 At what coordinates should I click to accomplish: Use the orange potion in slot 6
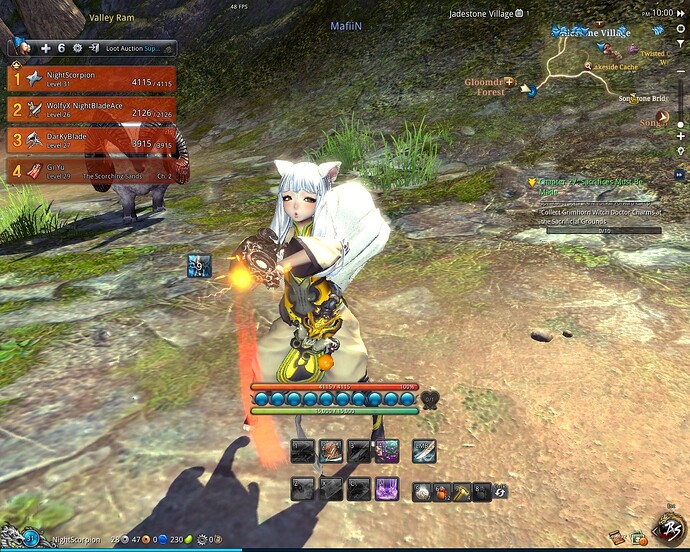[441, 491]
